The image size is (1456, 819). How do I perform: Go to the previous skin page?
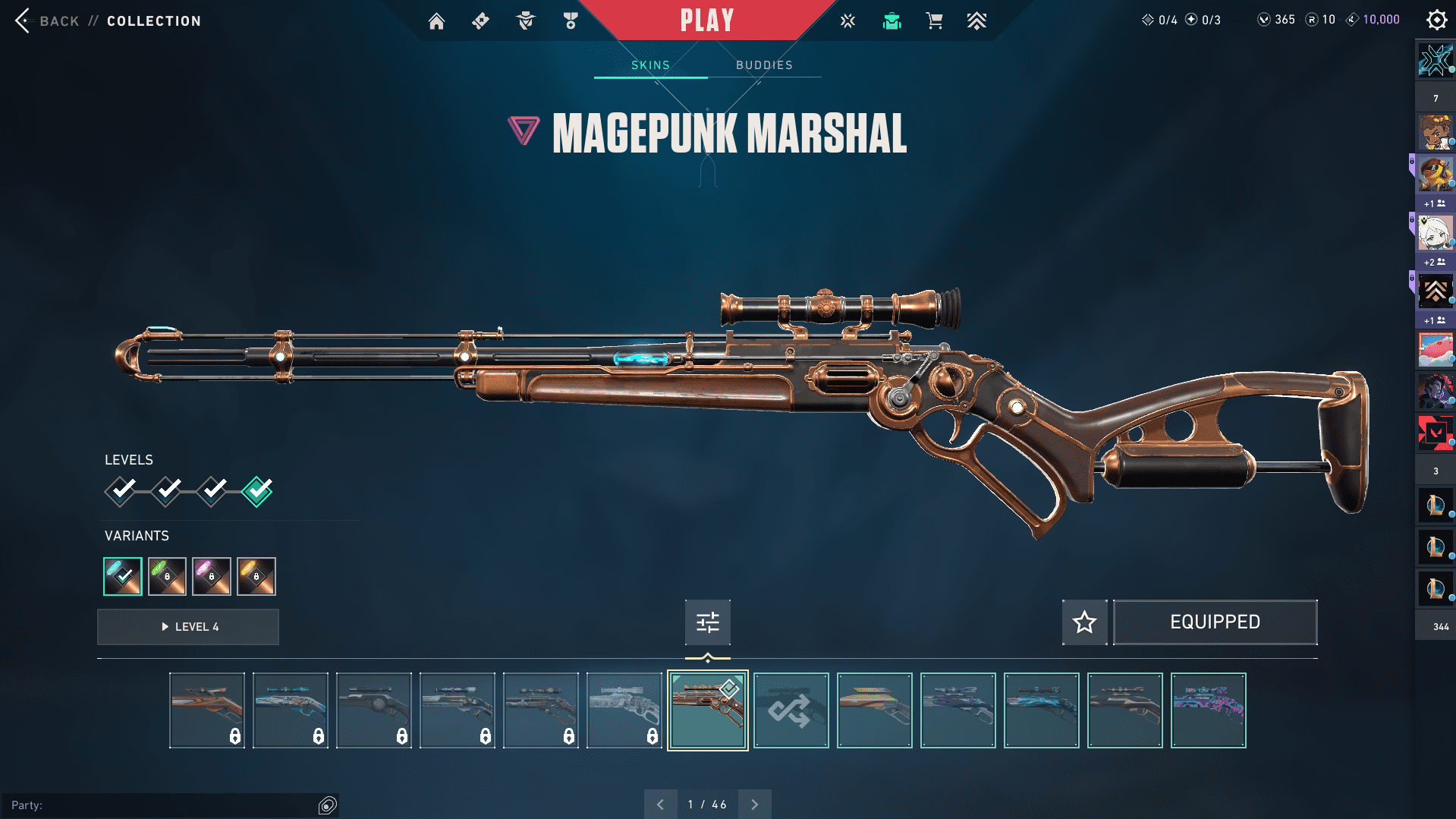coord(660,805)
